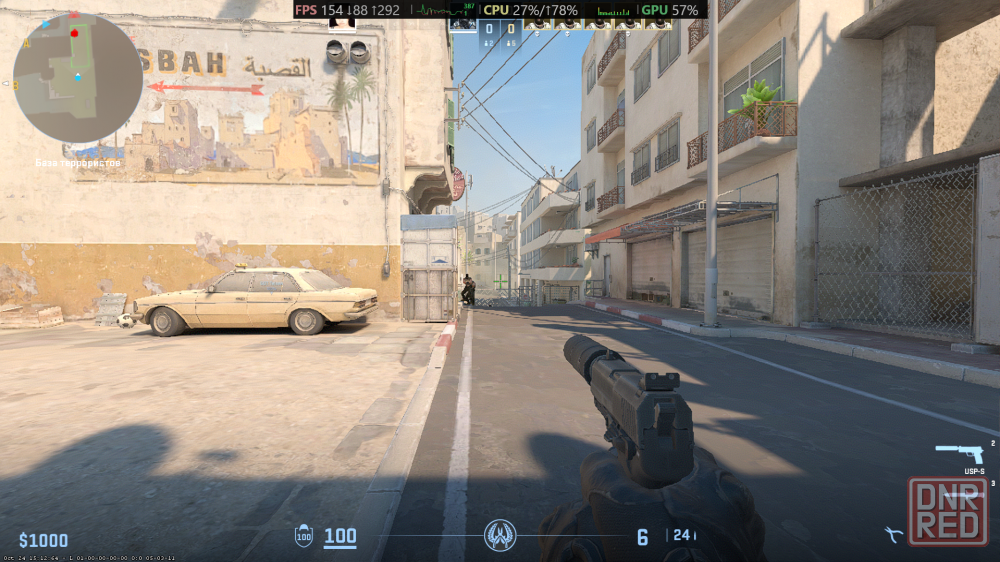1000x562 pixels.
Task: Click the armor shield icon
Action: click(304, 536)
